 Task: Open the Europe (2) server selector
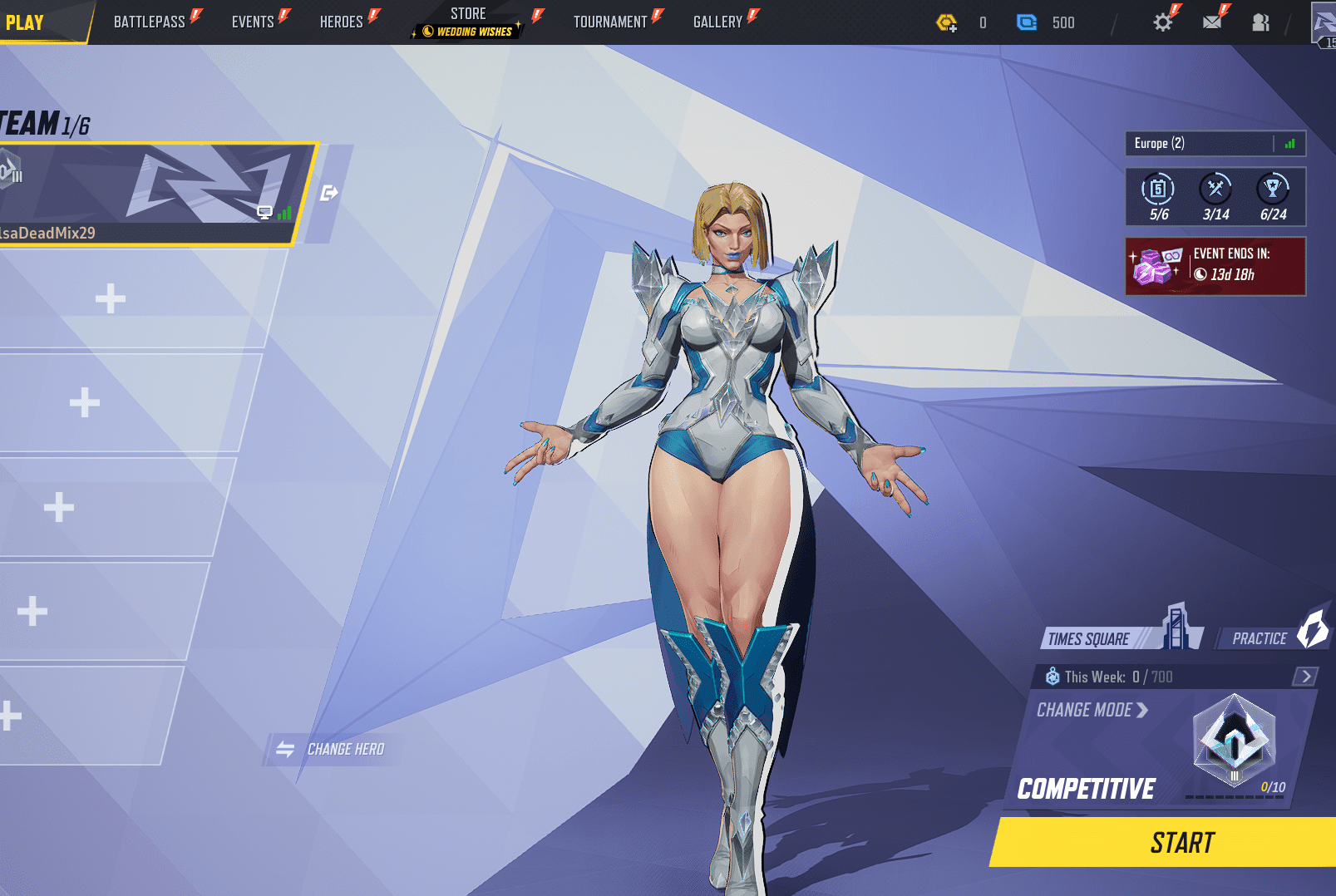click(1189, 143)
